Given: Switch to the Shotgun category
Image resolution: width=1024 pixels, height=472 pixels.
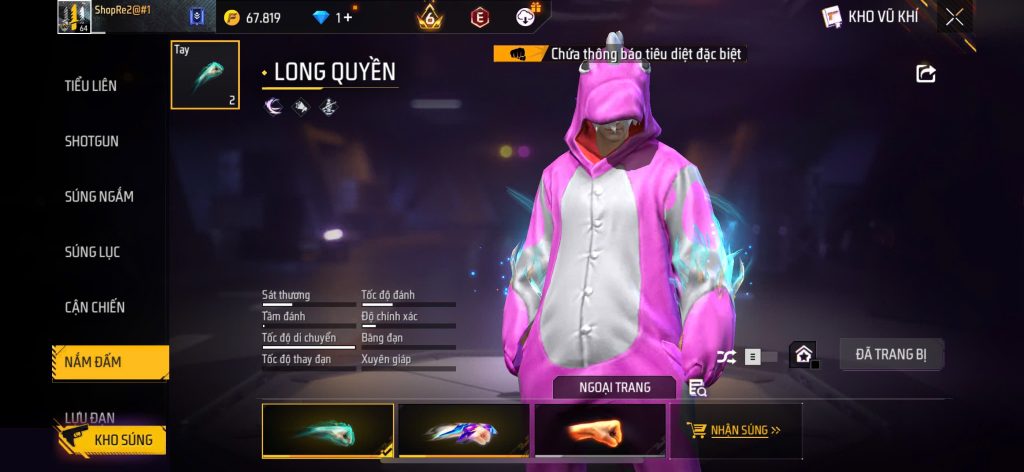Looking at the screenshot, I should [91, 141].
